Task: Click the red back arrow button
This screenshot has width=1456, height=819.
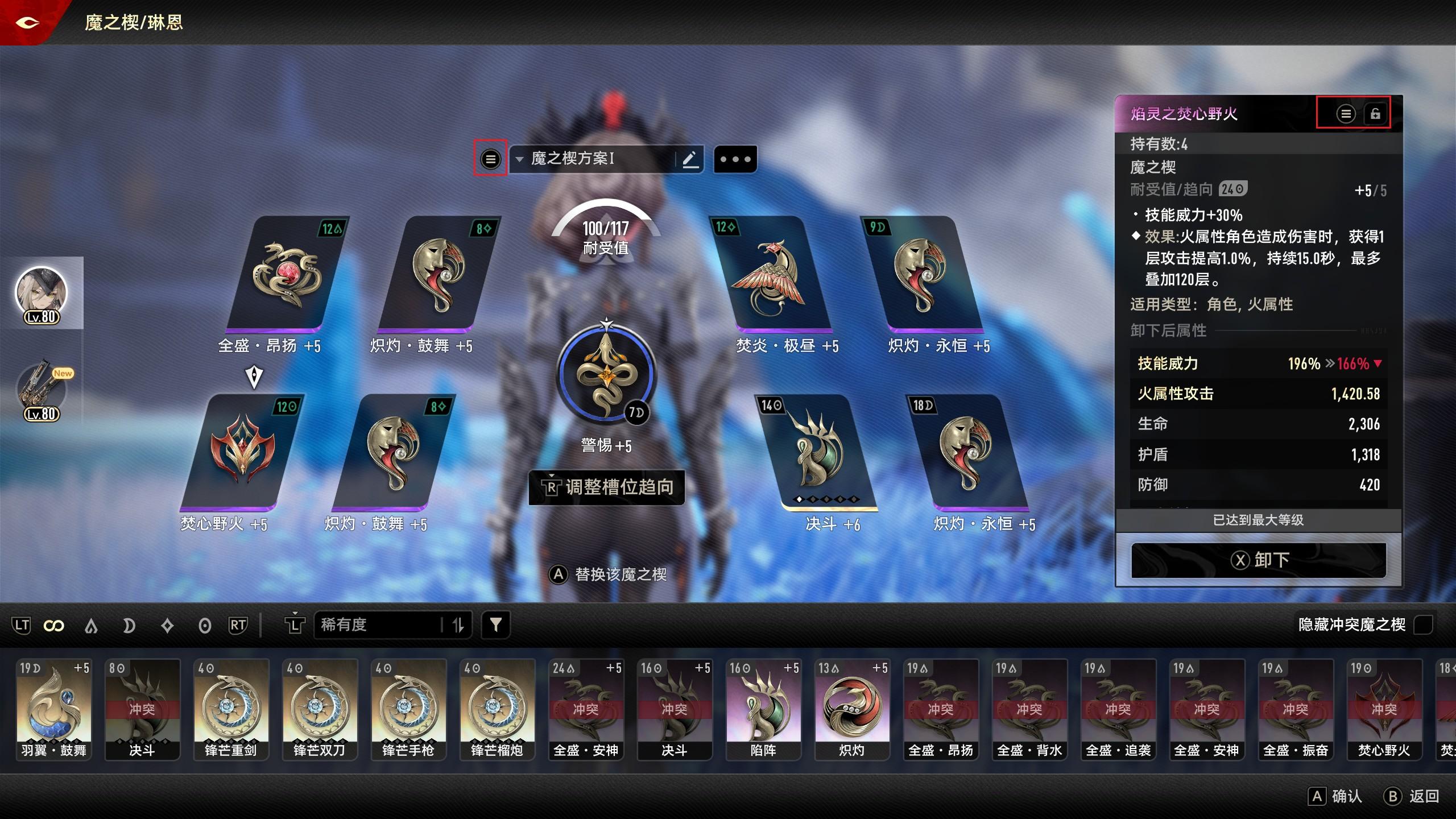Action: pyautogui.click(x=27, y=23)
